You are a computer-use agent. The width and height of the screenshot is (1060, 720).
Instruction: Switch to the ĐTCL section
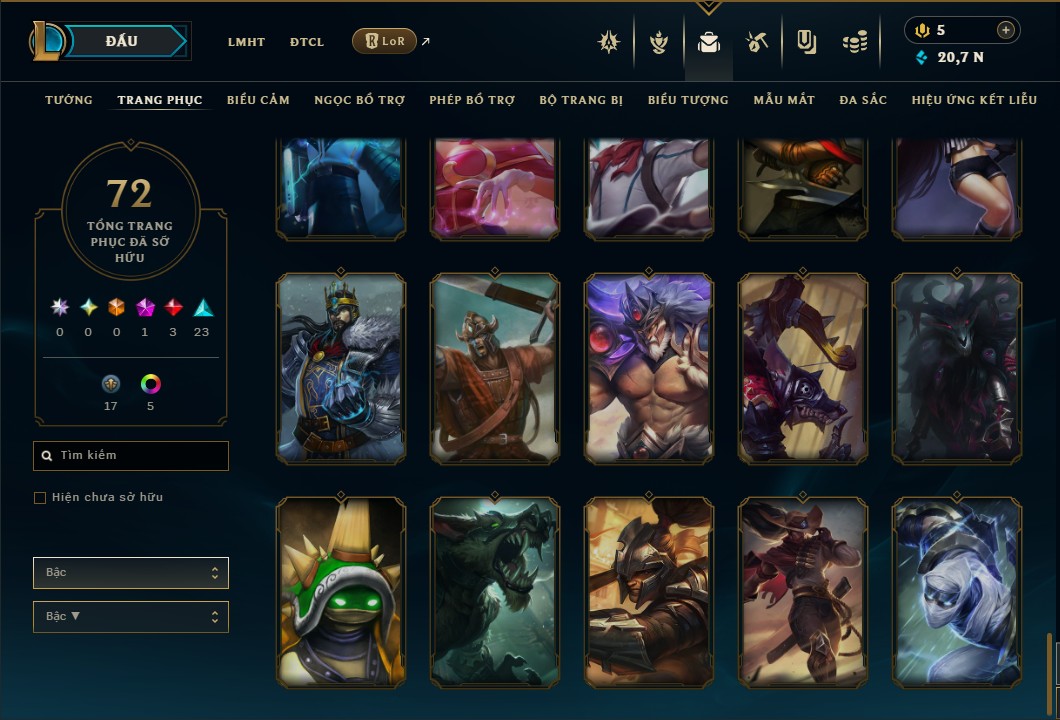click(307, 42)
